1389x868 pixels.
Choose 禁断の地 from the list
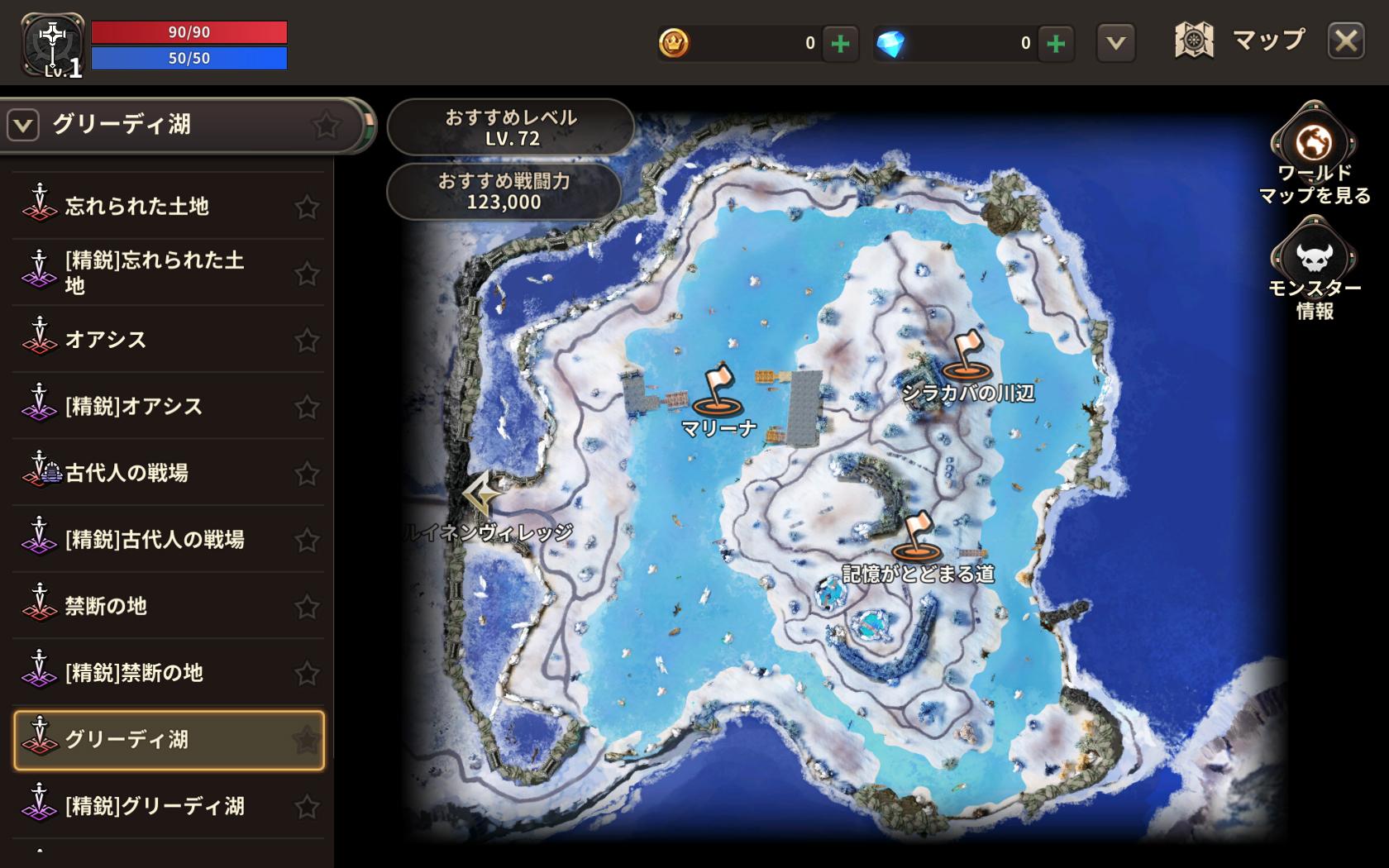pos(106,606)
